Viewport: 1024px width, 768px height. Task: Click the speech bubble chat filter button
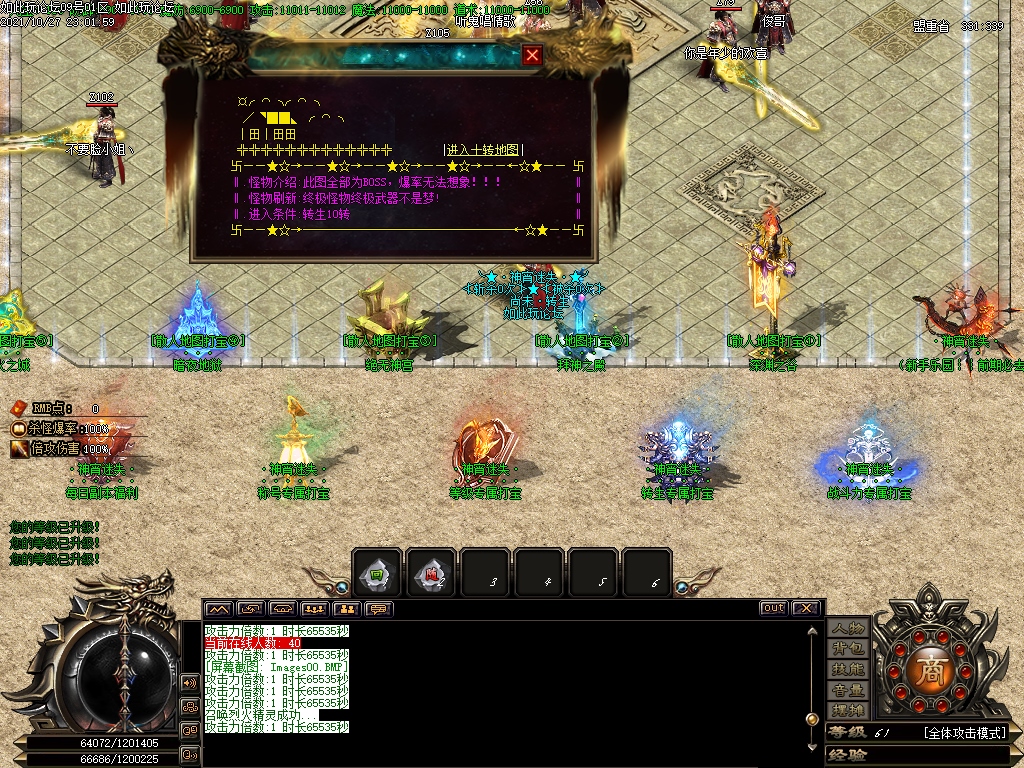pyautogui.click(x=379, y=608)
